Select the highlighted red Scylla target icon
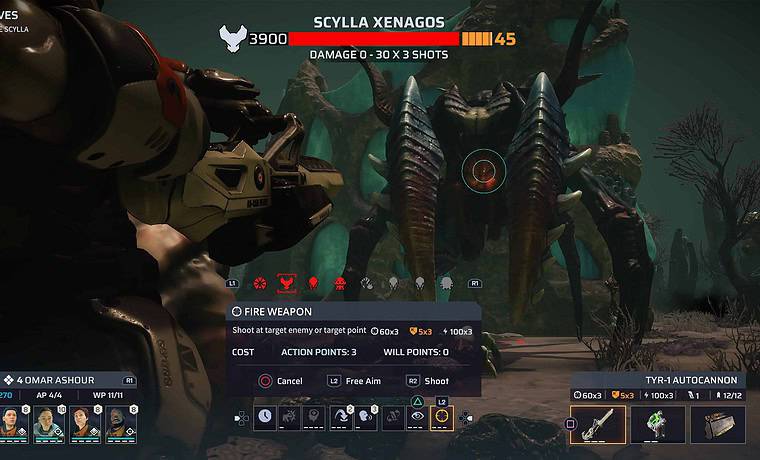The image size is (760, 460). tap(286, 284)
